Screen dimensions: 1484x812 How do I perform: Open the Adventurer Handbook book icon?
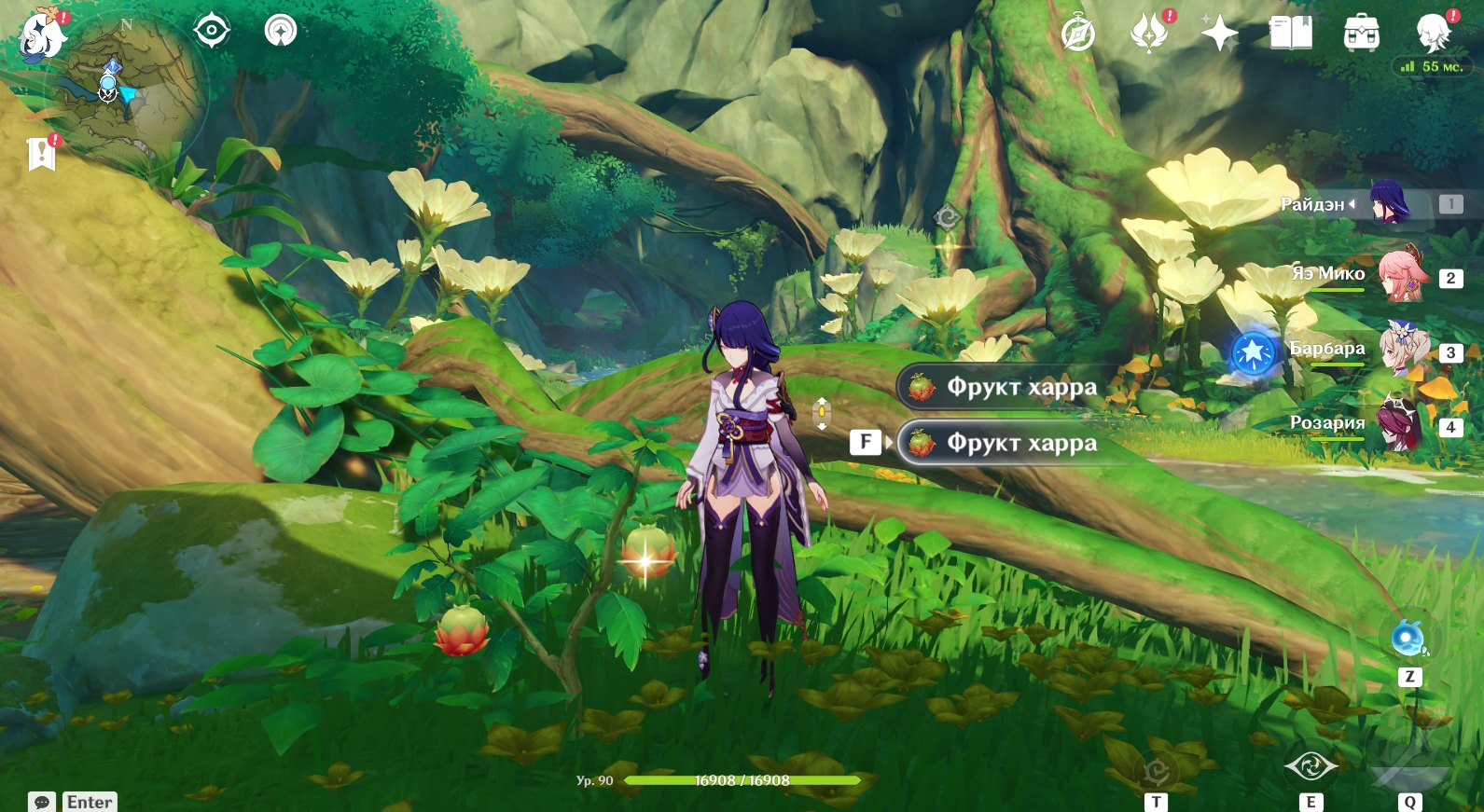tap(1291, 34)
